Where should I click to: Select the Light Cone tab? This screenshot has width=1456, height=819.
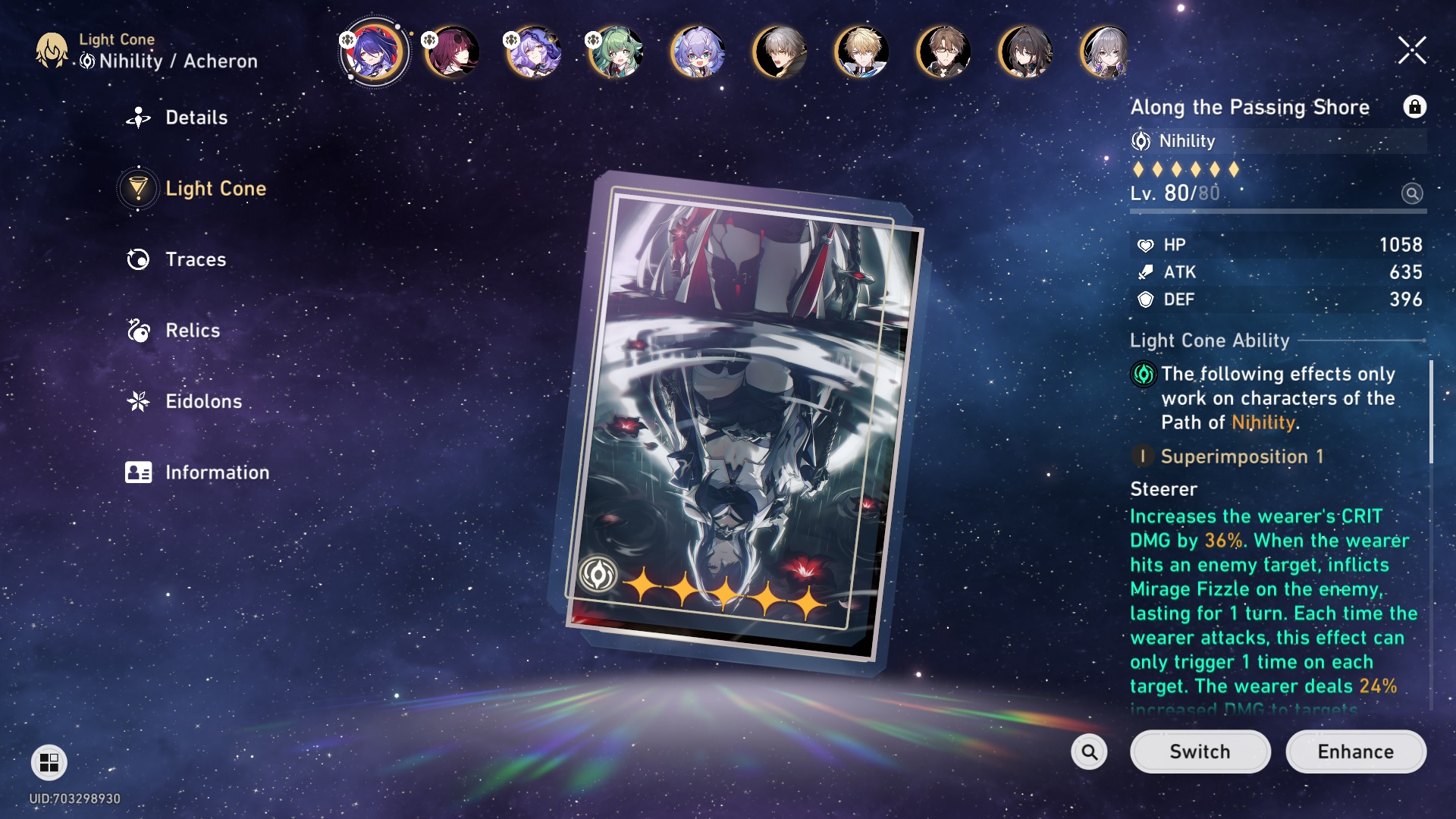pos(215,189)
